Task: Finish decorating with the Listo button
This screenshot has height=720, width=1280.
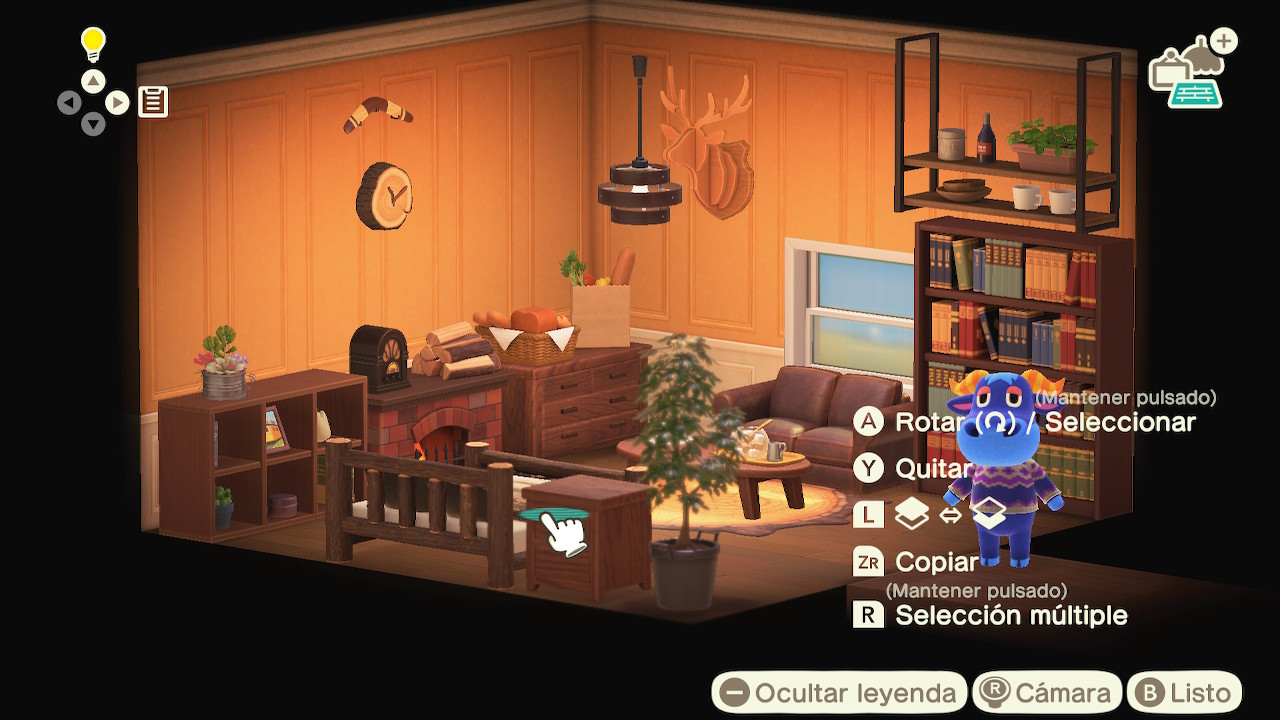Action: click(x=1185, y=693)
